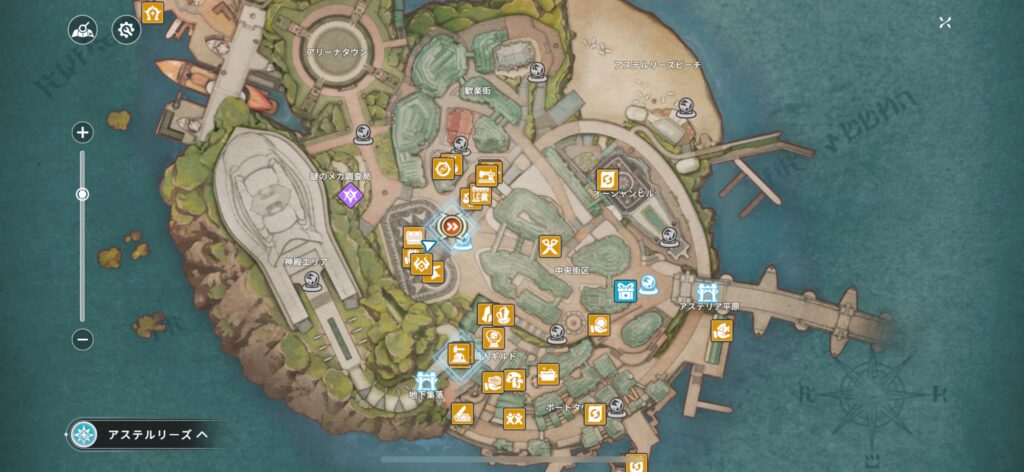The width and height of the screenshot is (1024, 472).
Task: Select the orange marker at オーシャンビル
Action: (606, 179)
